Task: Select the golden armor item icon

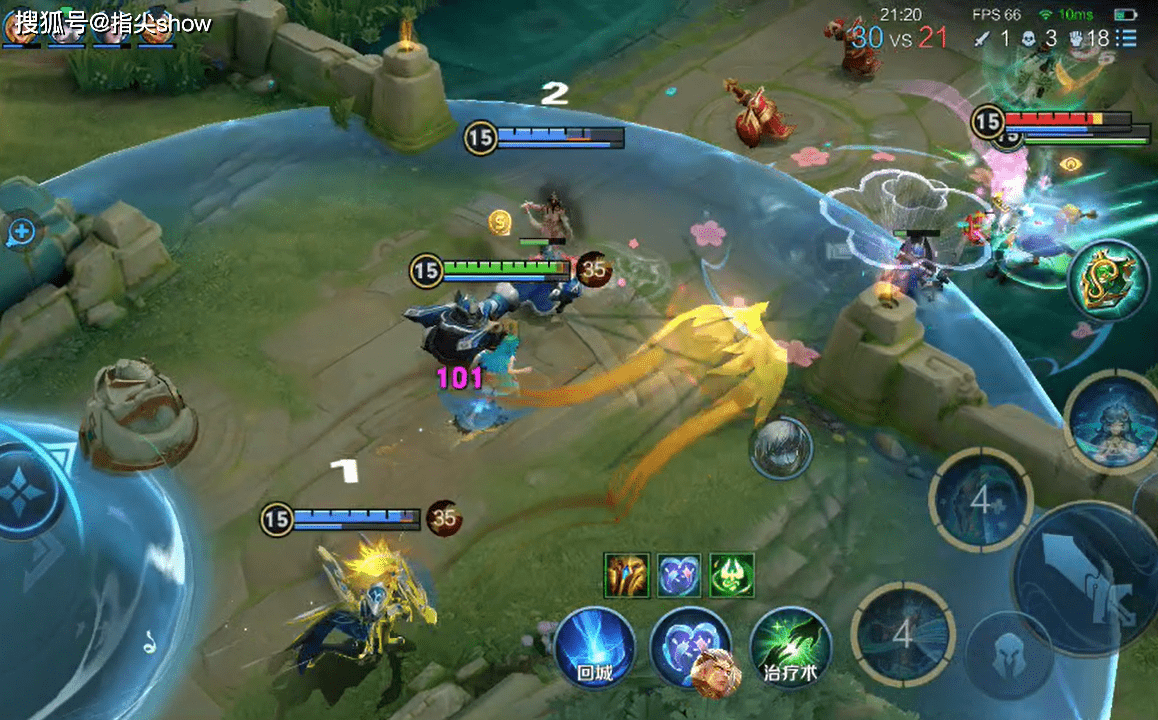Action: click(x=627, y=576)
